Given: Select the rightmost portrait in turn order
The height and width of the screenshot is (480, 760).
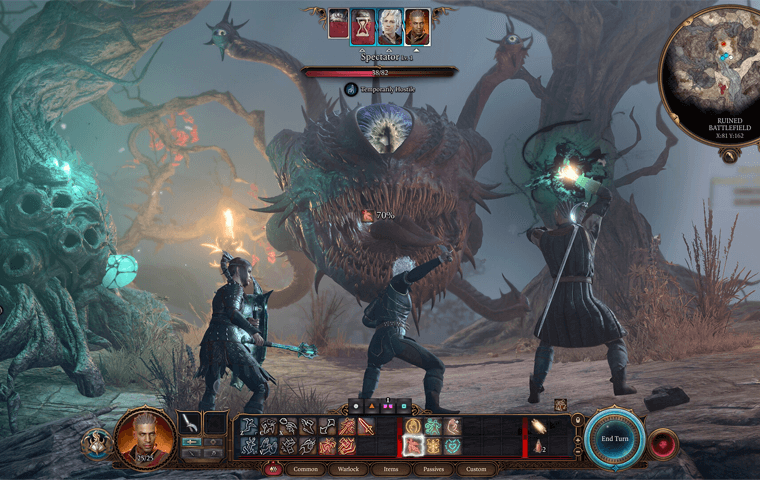Looking at the screenshot, I should click(417, 26).
